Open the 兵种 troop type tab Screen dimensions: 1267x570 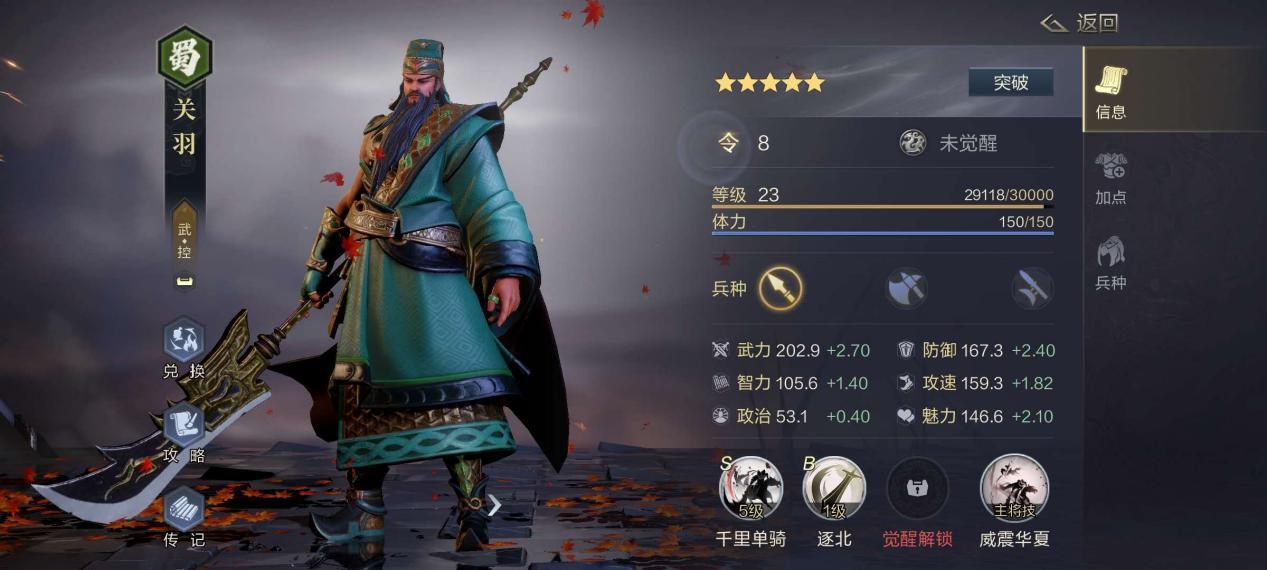(x=1110, y=262)
